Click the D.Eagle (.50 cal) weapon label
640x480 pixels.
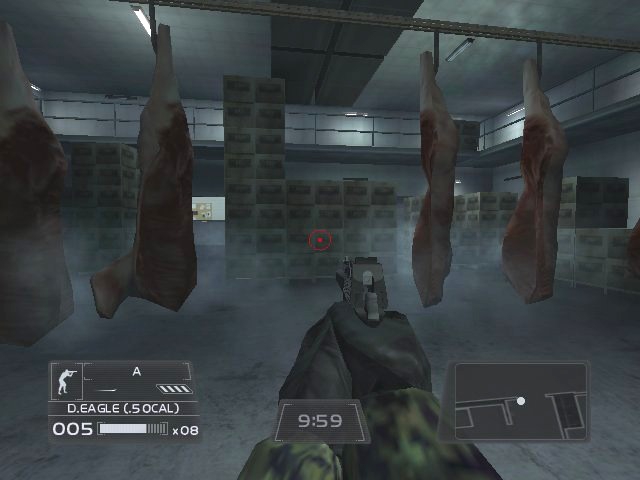125,408
